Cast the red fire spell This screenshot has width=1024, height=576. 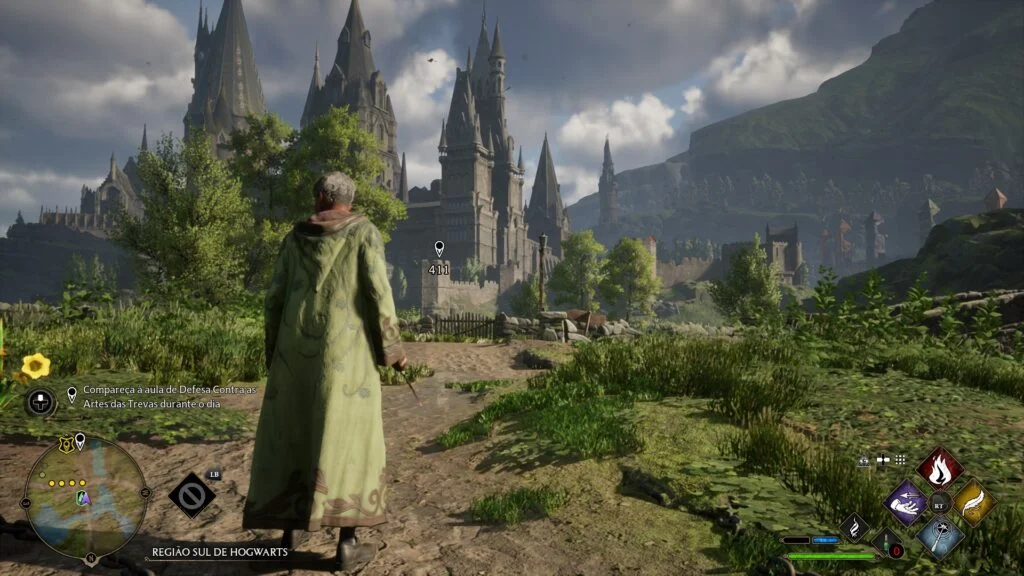click(x=940, y=467)
